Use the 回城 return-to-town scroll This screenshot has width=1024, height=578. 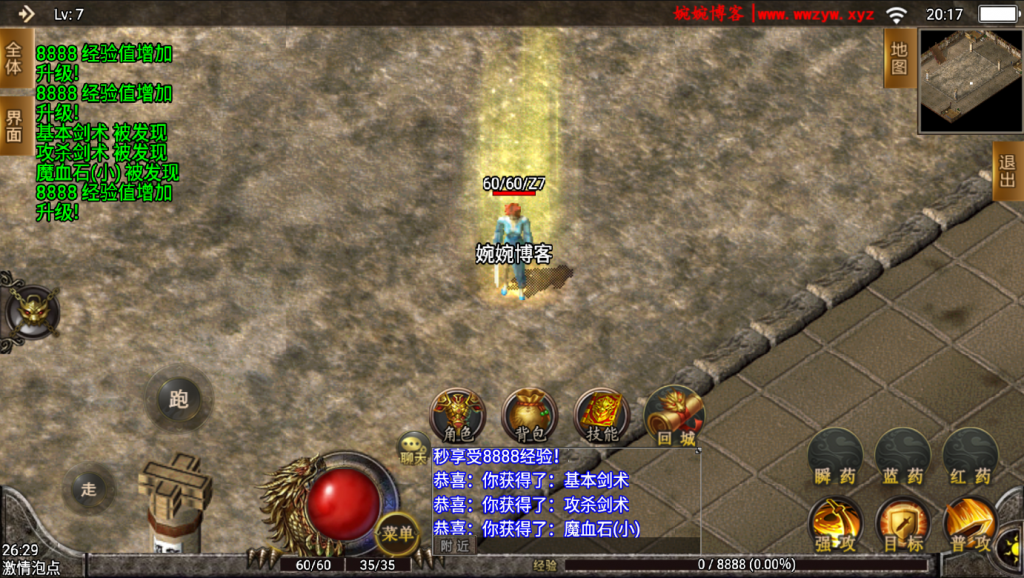[674, 416]
